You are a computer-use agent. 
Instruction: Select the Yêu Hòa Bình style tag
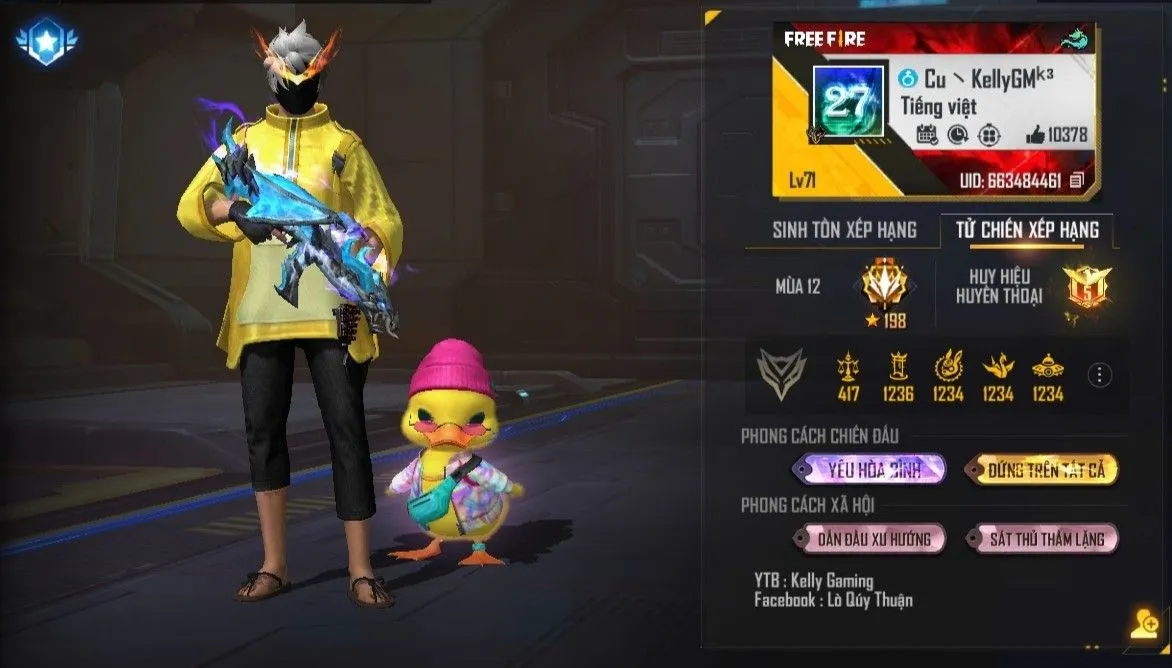click(868, 469)
